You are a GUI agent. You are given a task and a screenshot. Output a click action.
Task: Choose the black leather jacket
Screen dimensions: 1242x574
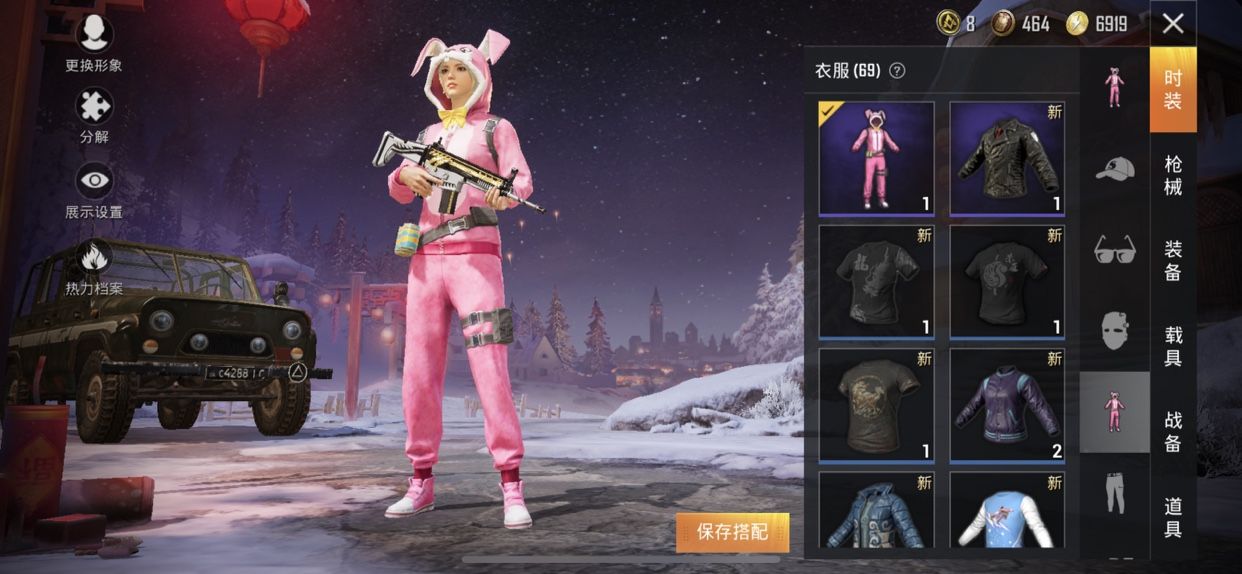[1007, 158]
